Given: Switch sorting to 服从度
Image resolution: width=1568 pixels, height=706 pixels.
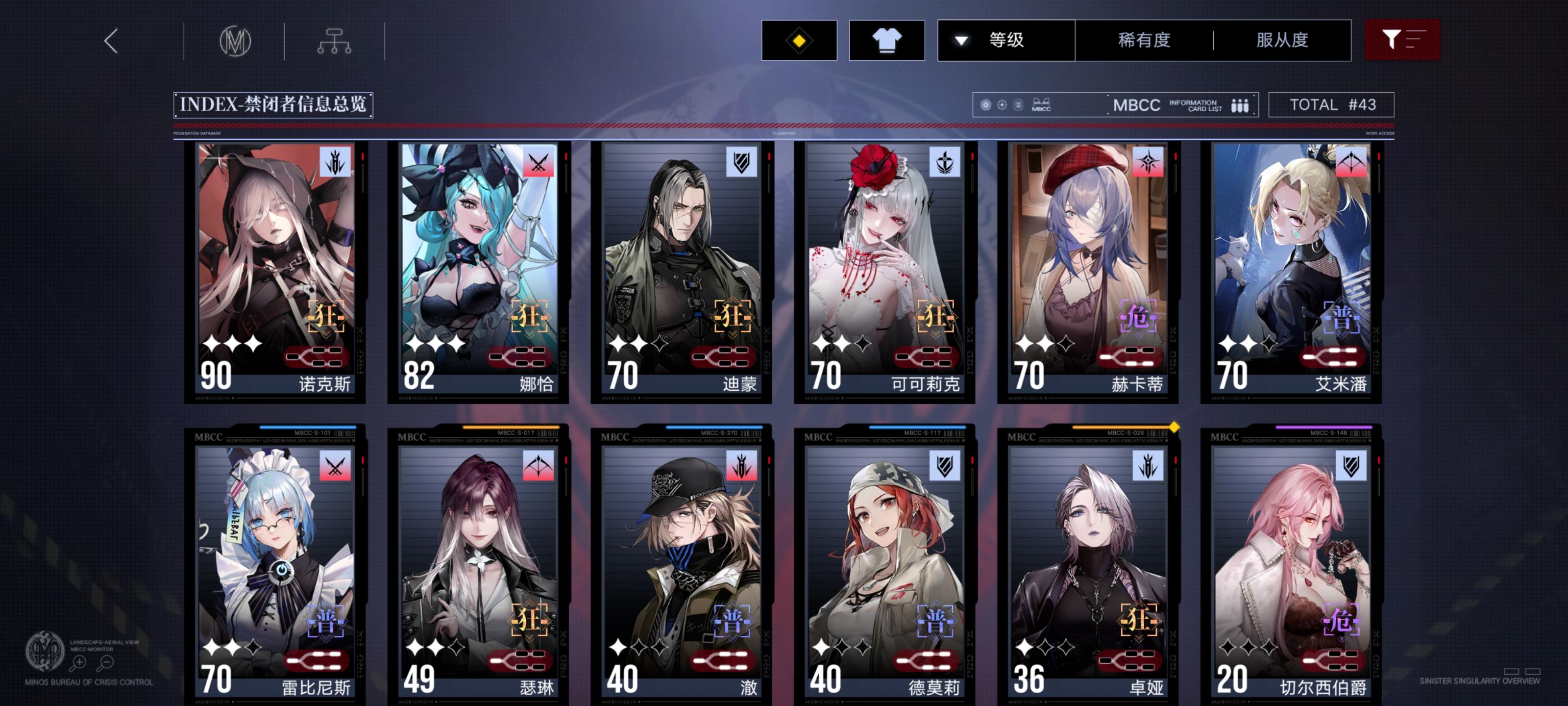Looking at the screenshot, I should pyautogui.click(x=1281, y=40).
